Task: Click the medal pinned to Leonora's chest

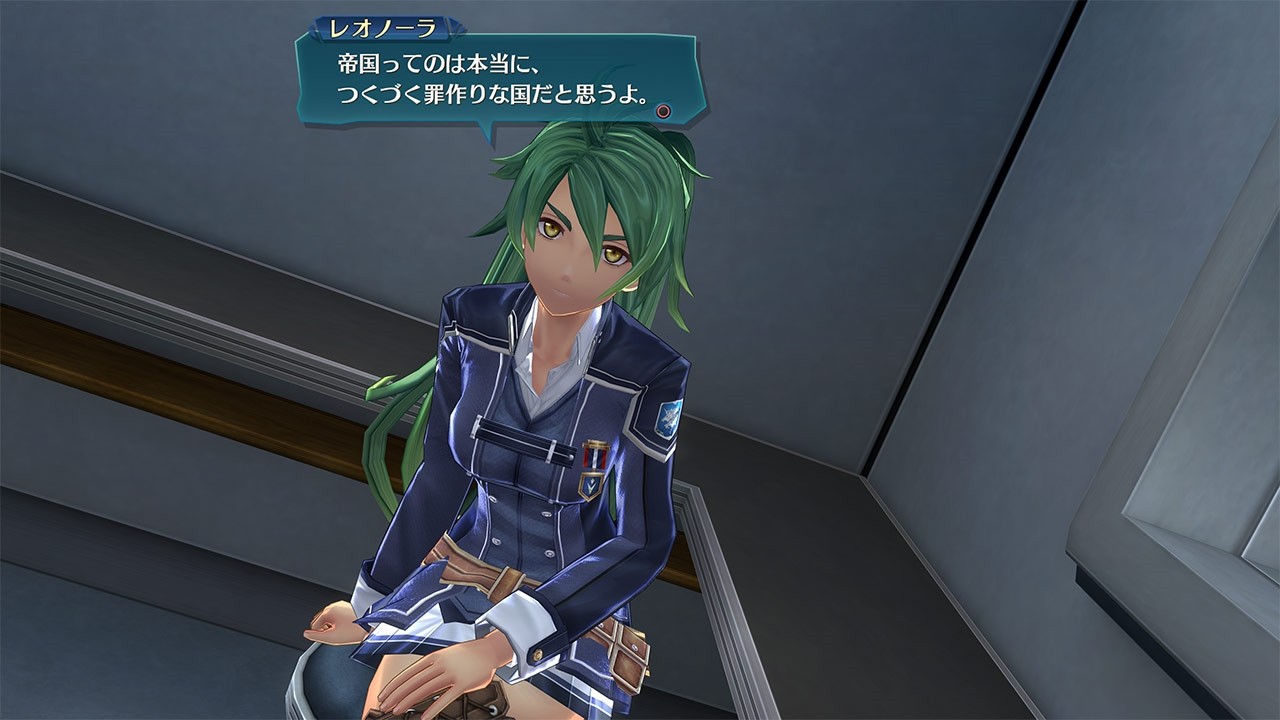Action: tap(595, 453)
